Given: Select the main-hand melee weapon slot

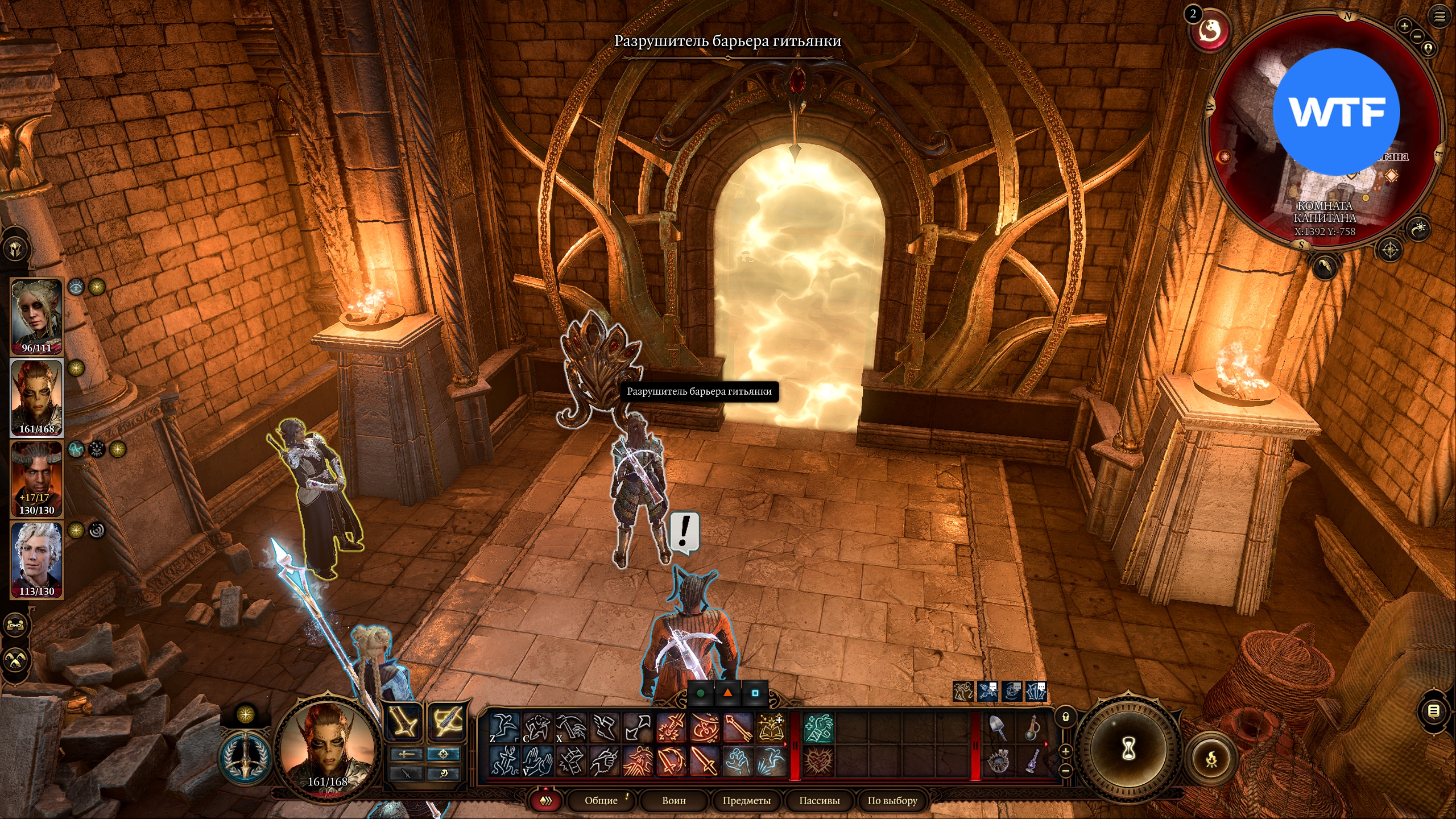Looking at the screenshot, I should (404, 722).
